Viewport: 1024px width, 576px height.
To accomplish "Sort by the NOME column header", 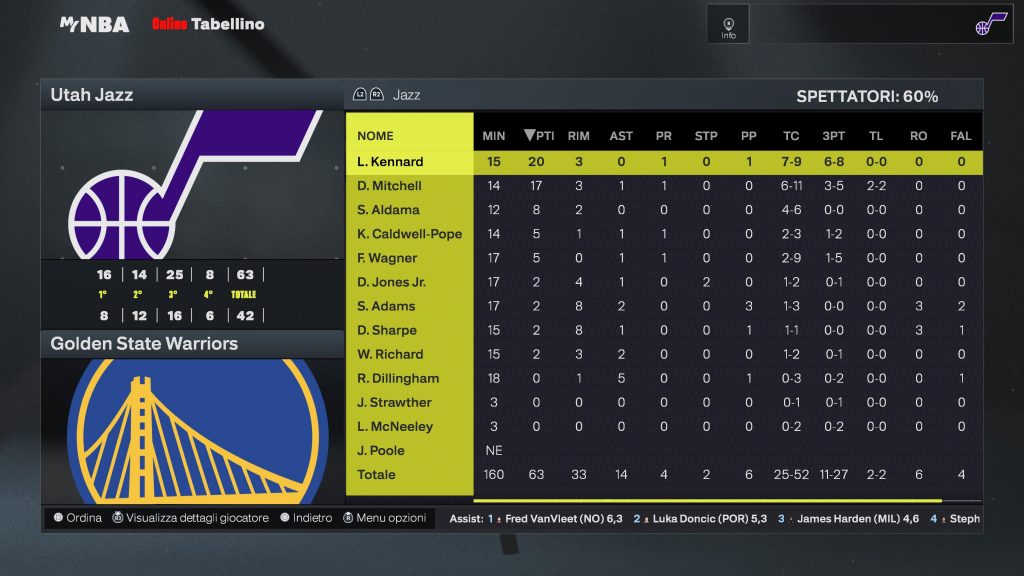I will pos(375,136).
